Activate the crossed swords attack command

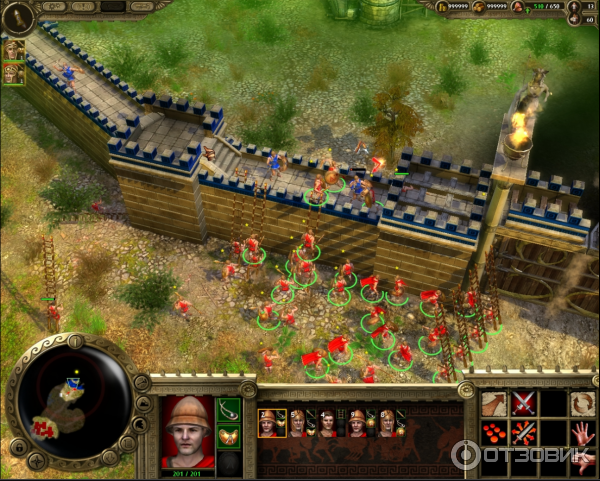point(523,404)
